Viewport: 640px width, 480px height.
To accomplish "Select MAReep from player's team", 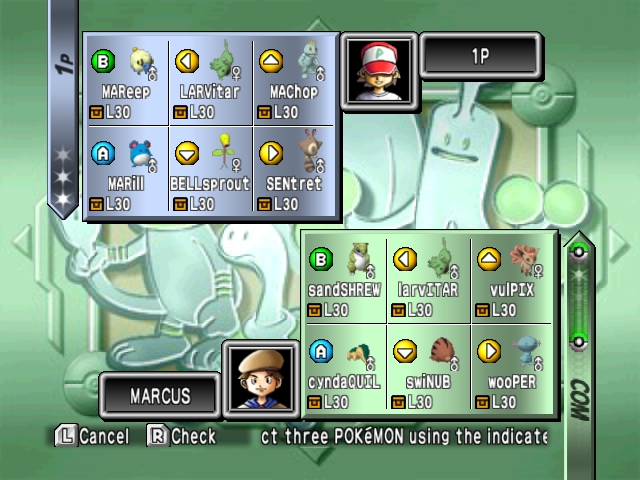I will [126, 81].
